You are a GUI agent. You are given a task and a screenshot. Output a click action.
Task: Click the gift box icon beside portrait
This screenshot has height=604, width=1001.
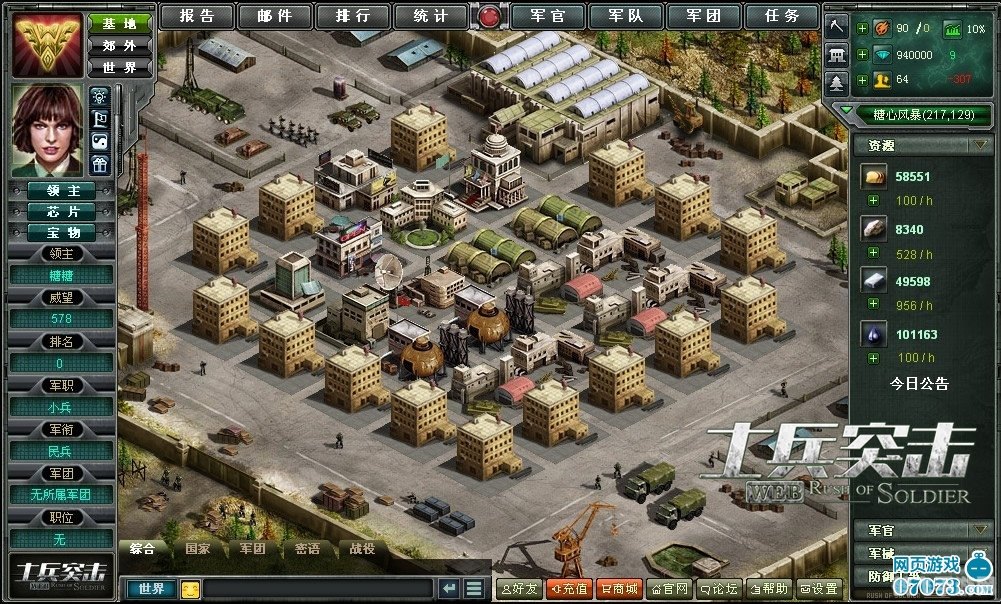point(99,165)
